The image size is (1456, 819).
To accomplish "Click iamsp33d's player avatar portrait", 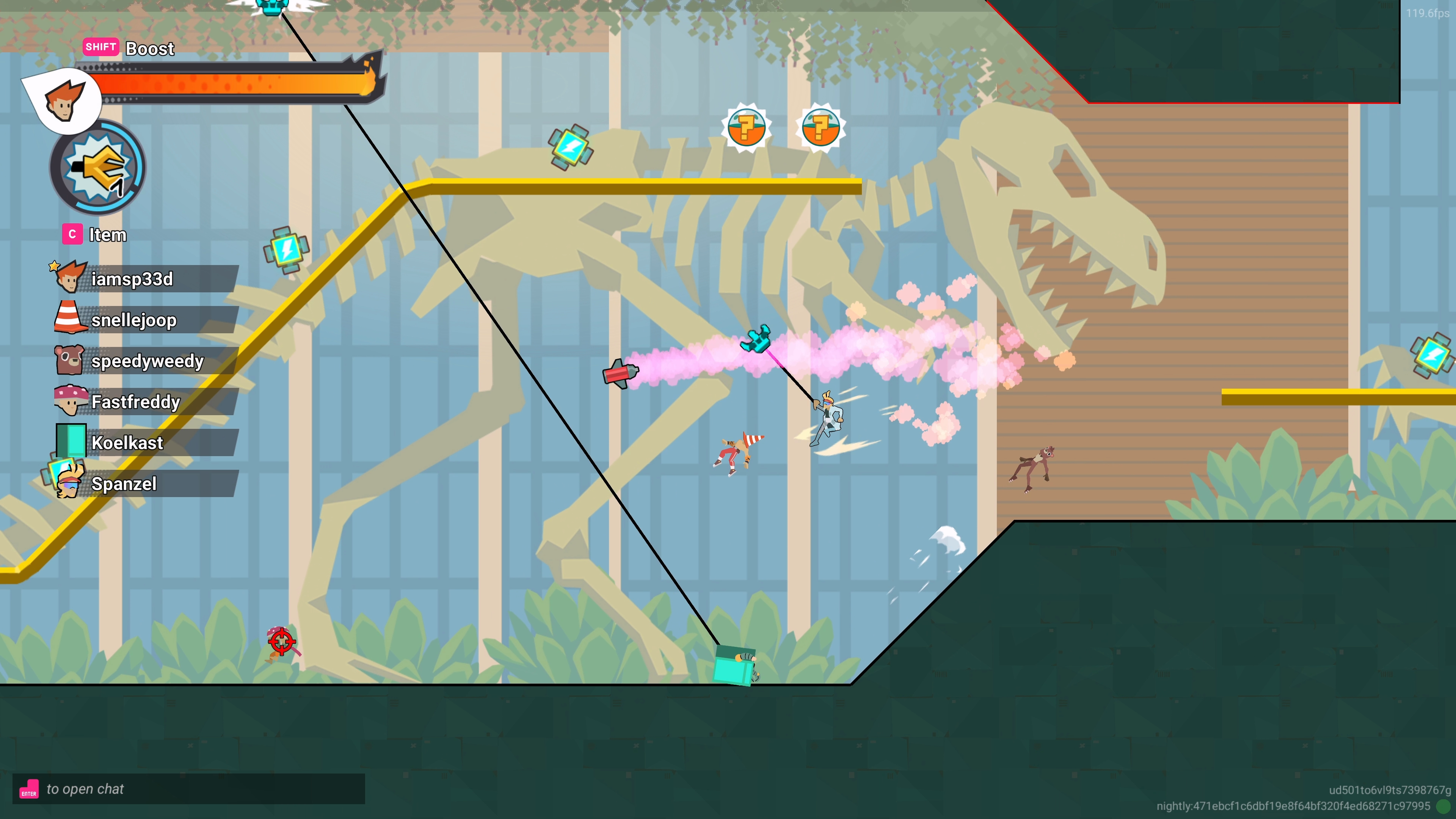I will tap(69, 278).
